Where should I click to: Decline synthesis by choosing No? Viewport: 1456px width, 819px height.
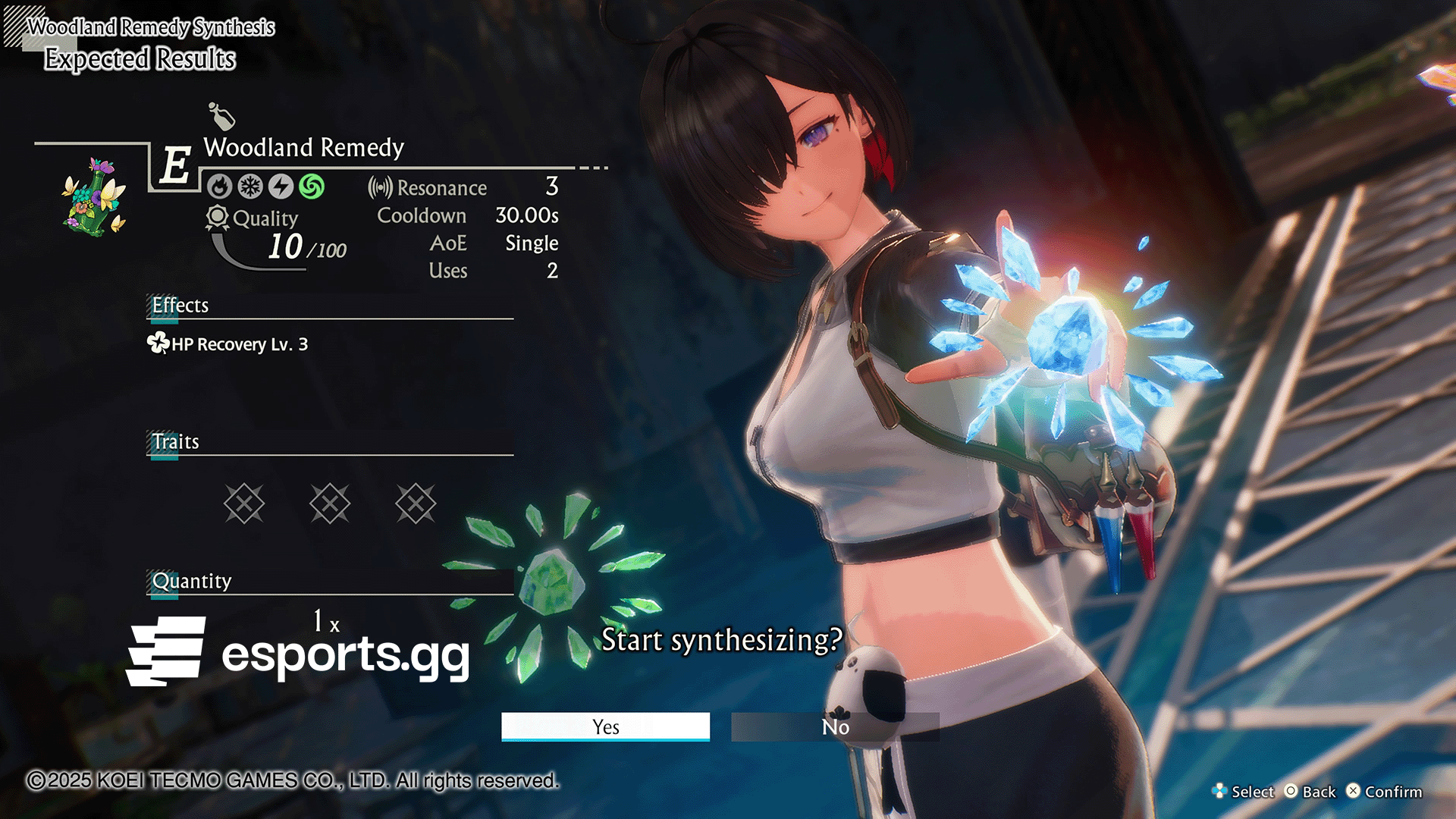click(x=835, y=726)
